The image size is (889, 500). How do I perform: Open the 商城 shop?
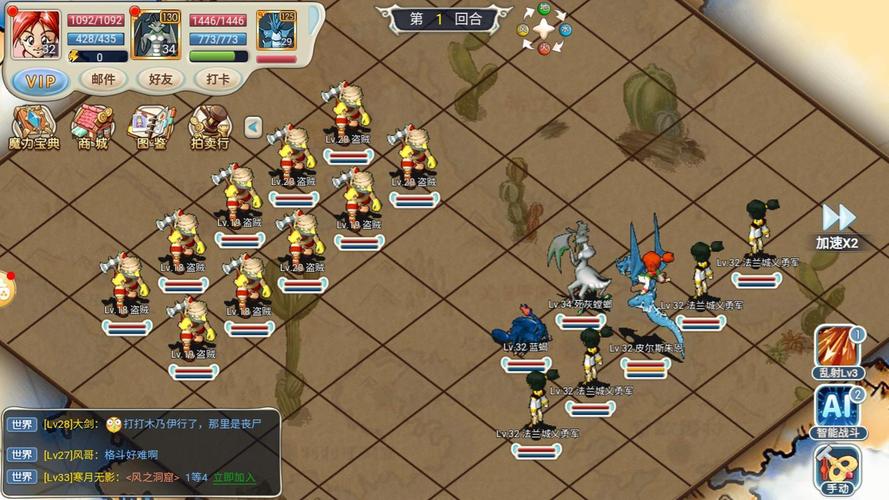pos(91,127)
